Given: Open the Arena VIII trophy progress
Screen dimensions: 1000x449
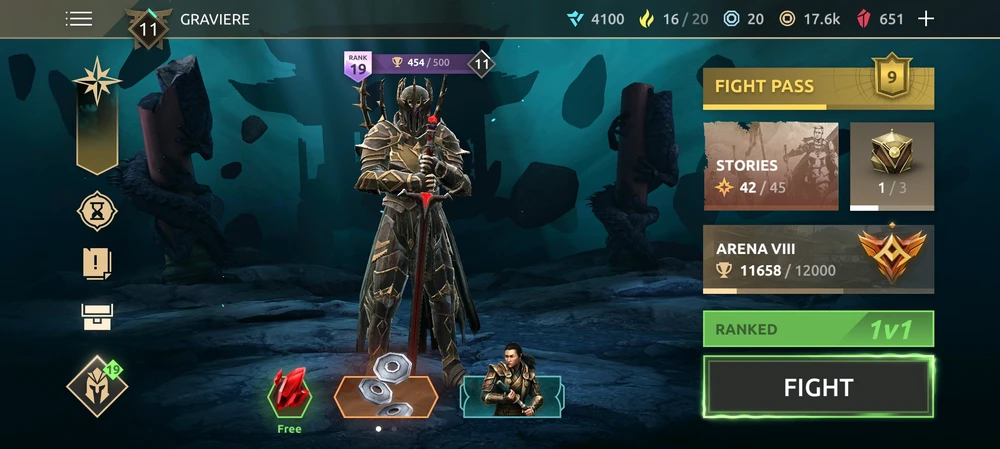Looking at the screenshot, I should pos(818,259).
